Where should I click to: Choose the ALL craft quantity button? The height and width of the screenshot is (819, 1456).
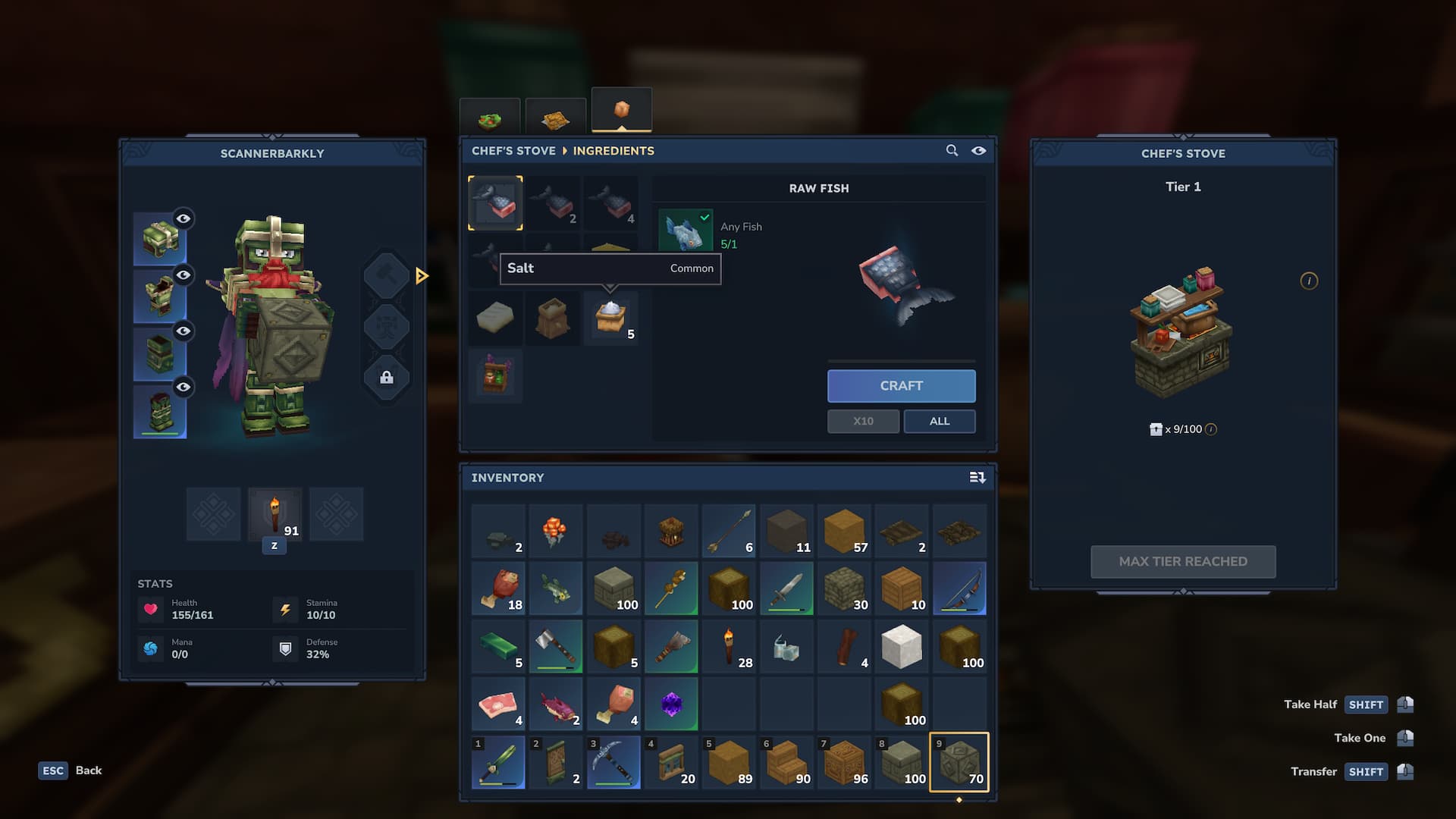(x=939, y=422)
